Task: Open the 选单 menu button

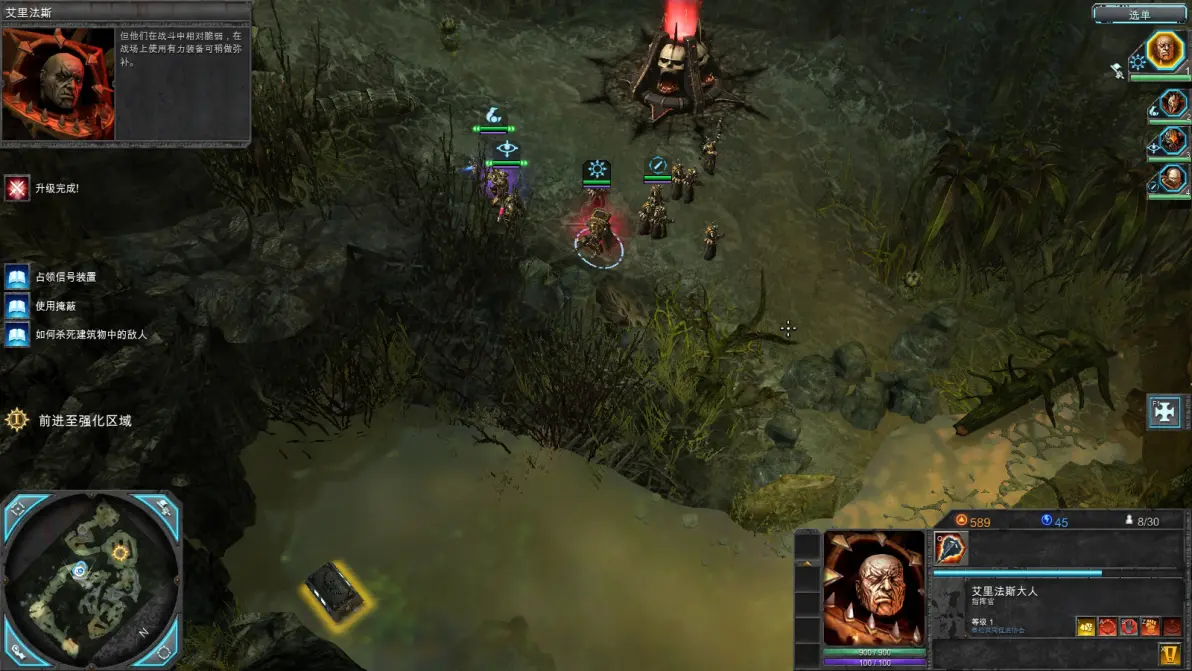Action: [x=1139, y=14]
